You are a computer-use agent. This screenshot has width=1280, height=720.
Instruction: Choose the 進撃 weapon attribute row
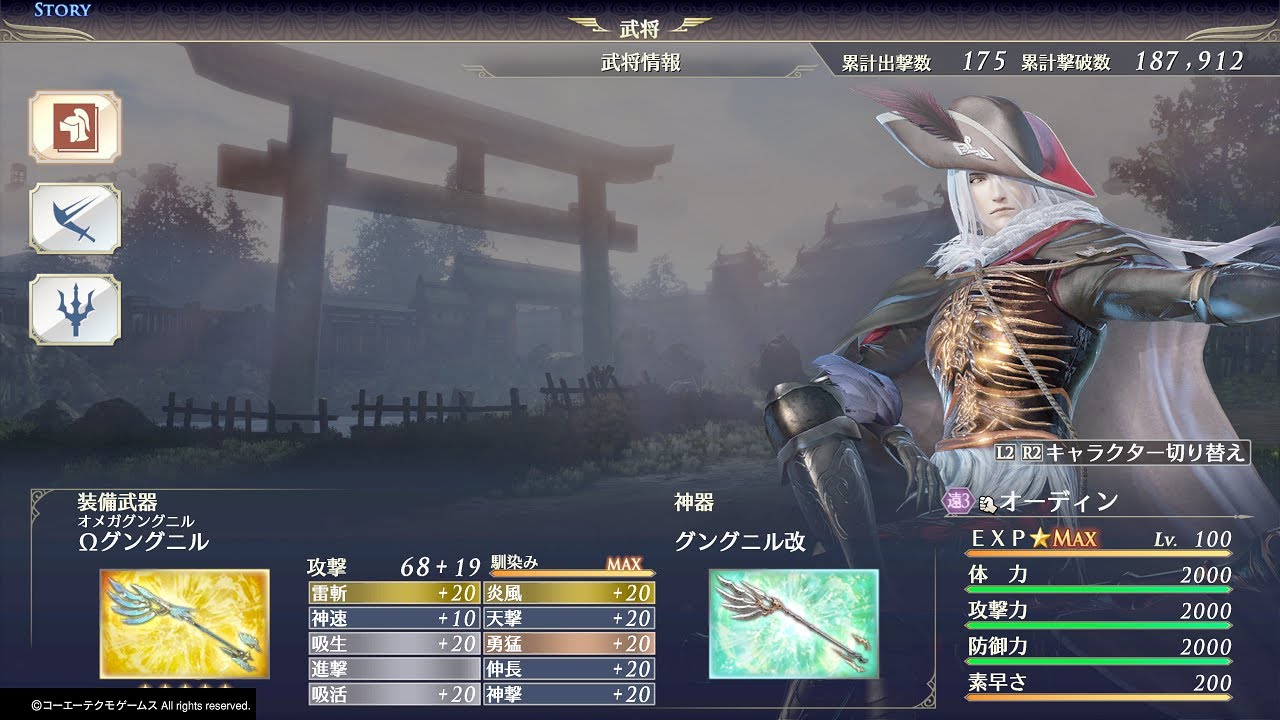pos(394,669)
